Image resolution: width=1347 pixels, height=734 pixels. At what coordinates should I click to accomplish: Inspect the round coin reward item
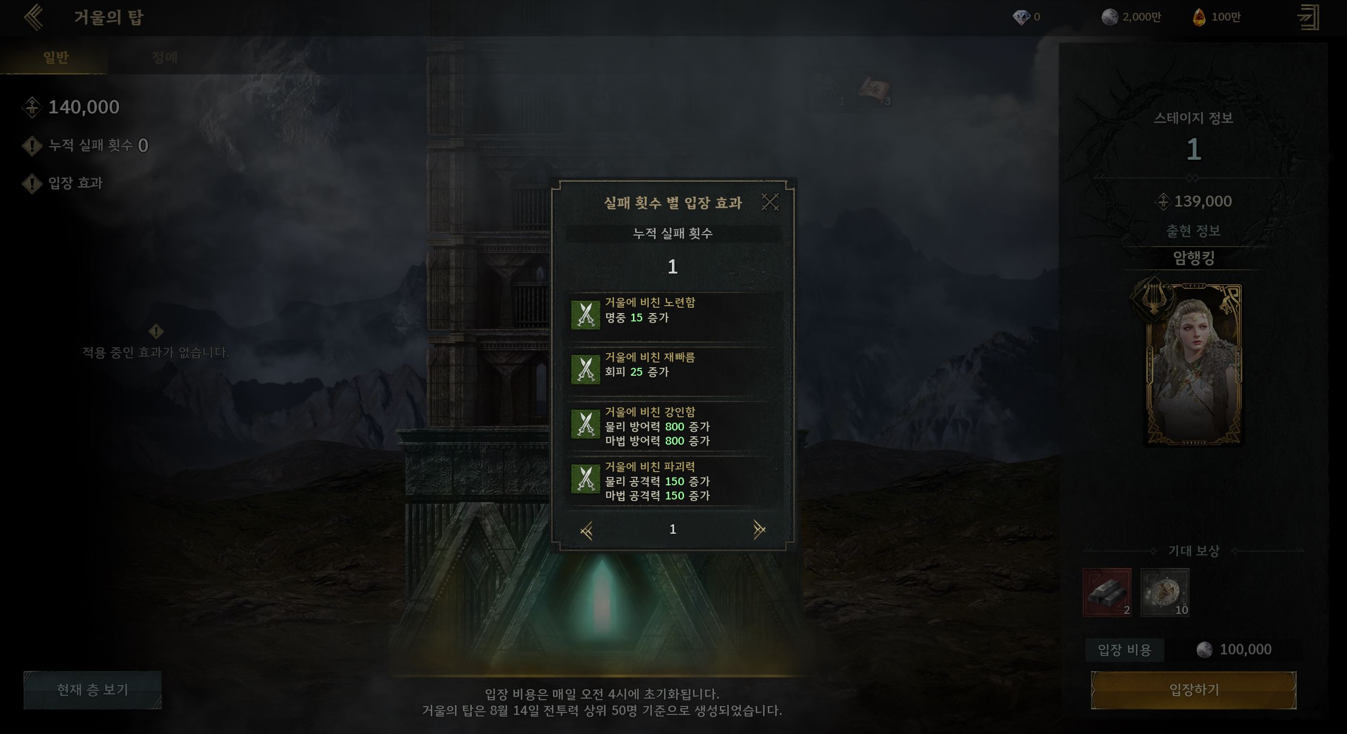pos(1165,592)
